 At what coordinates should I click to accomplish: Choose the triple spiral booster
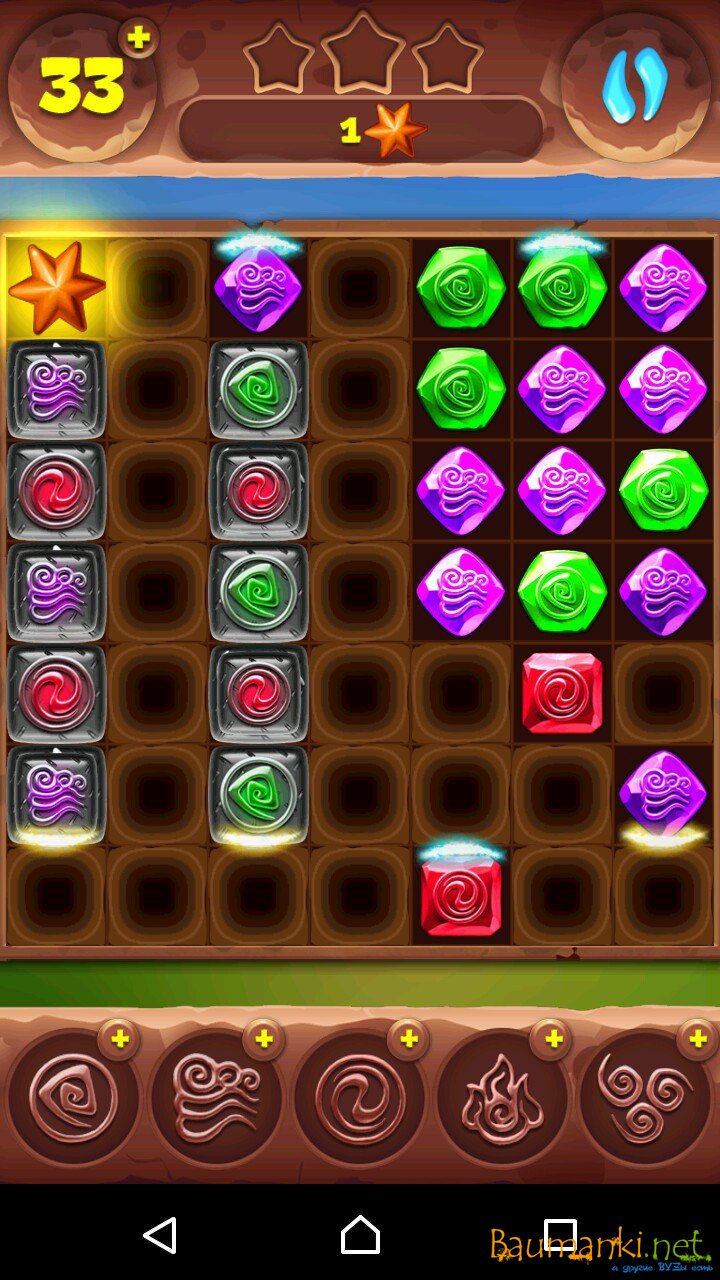645,1099
